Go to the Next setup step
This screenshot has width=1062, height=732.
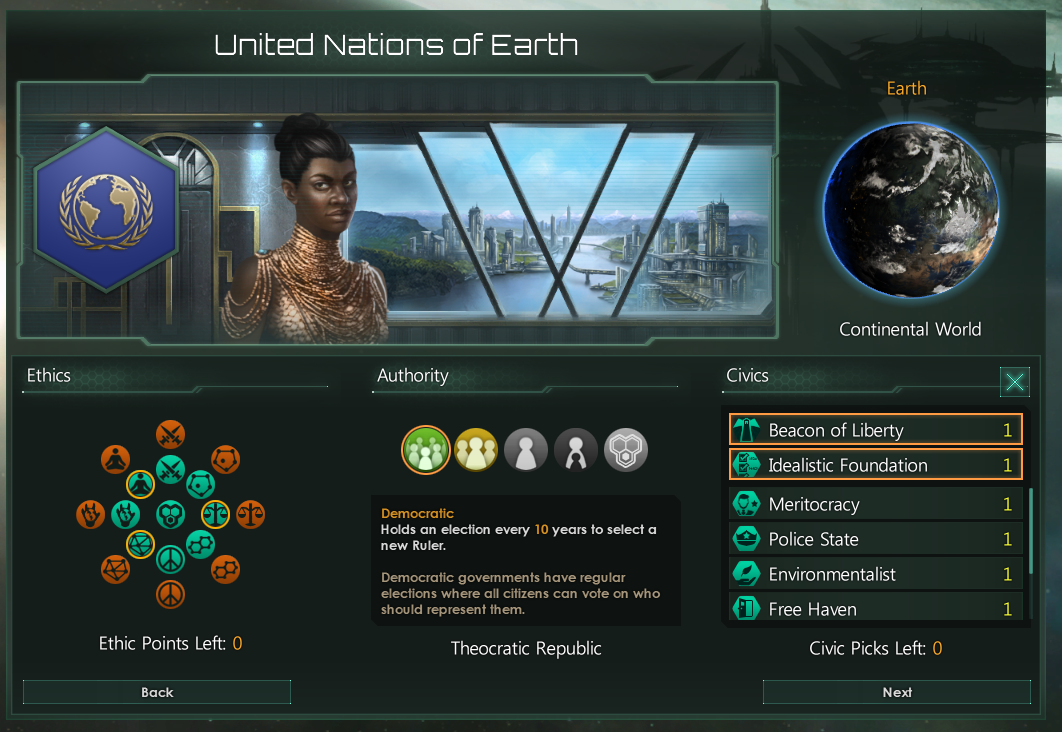[x=896, y=692]
